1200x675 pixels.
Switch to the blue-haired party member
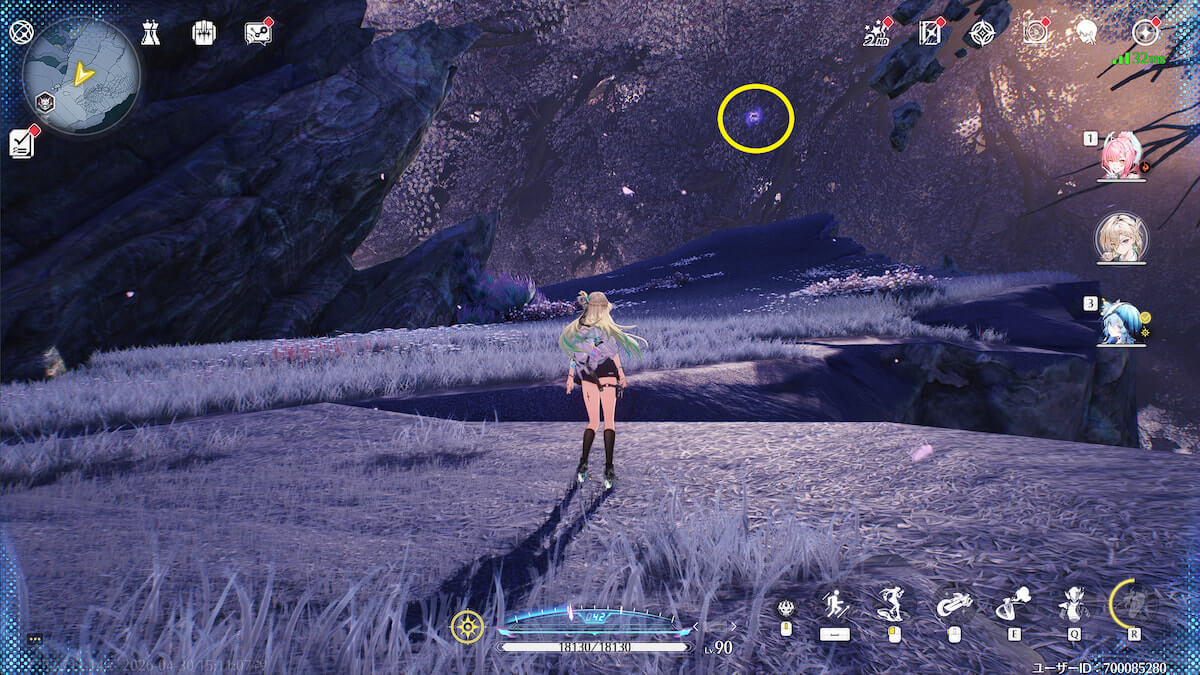[x=1121, y=320]
